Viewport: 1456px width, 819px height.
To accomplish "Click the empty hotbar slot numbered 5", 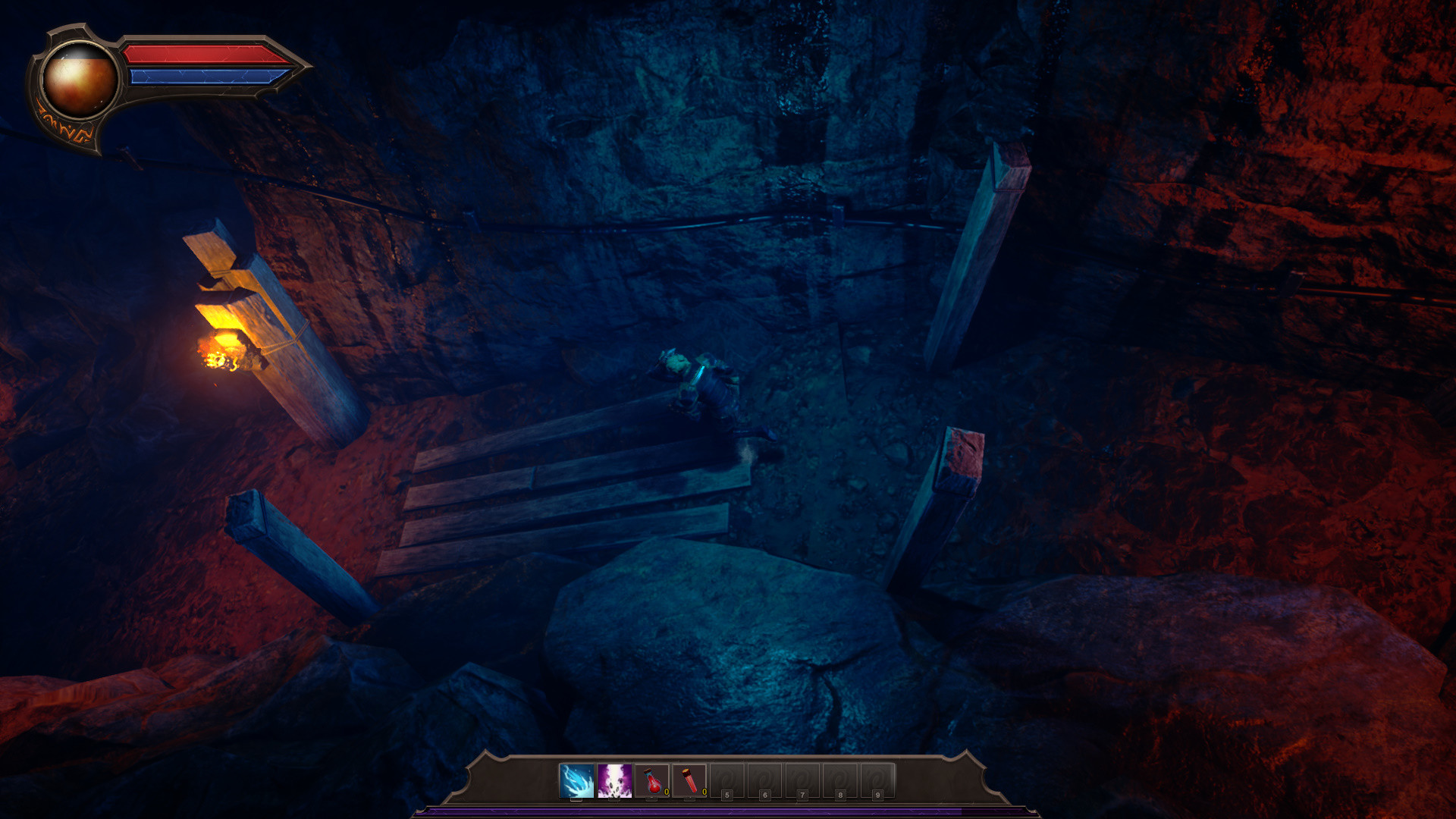I will pyautogui.click(x=726, y=781).
